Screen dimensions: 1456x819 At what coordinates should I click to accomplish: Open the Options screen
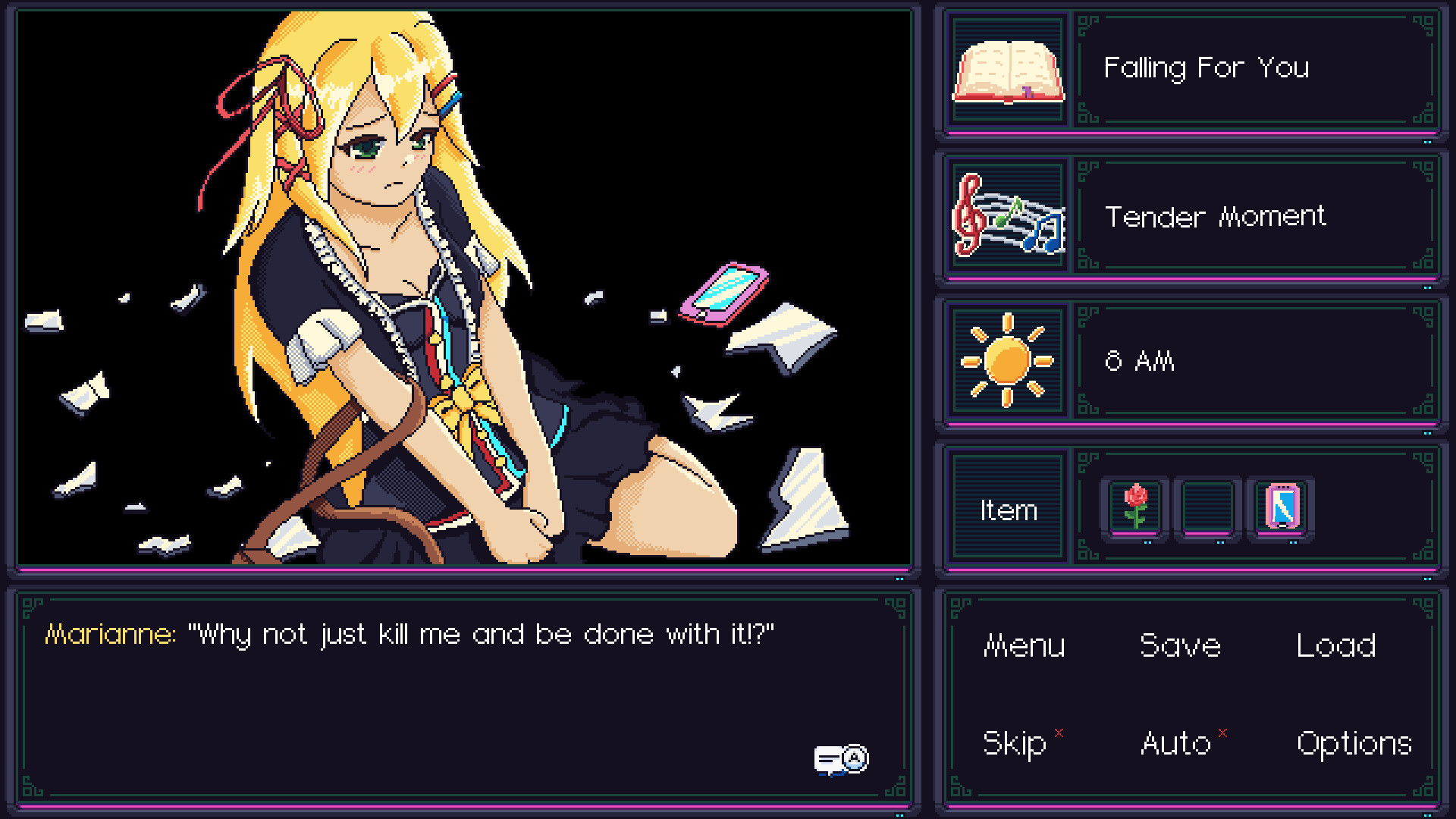pos(1352,743)
